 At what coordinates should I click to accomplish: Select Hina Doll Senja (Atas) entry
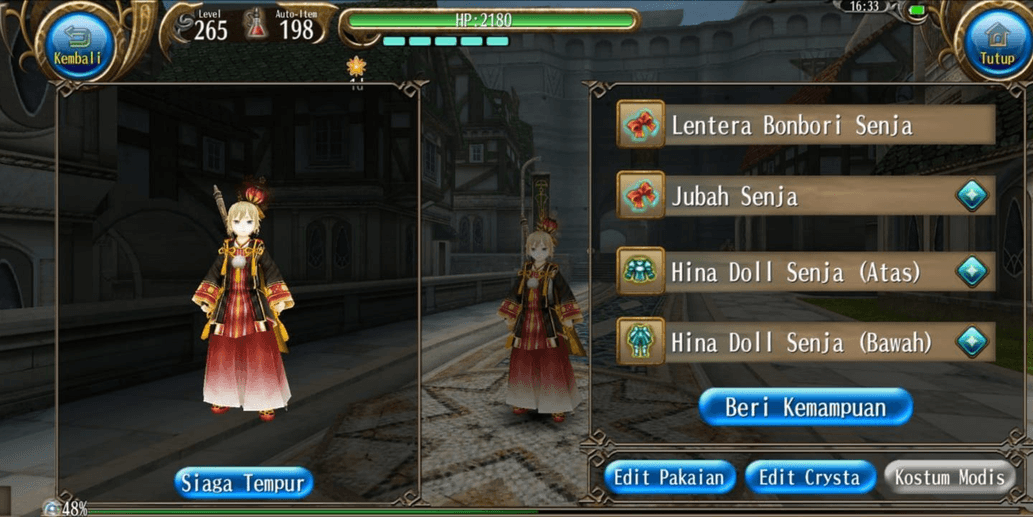click(790, 271)
